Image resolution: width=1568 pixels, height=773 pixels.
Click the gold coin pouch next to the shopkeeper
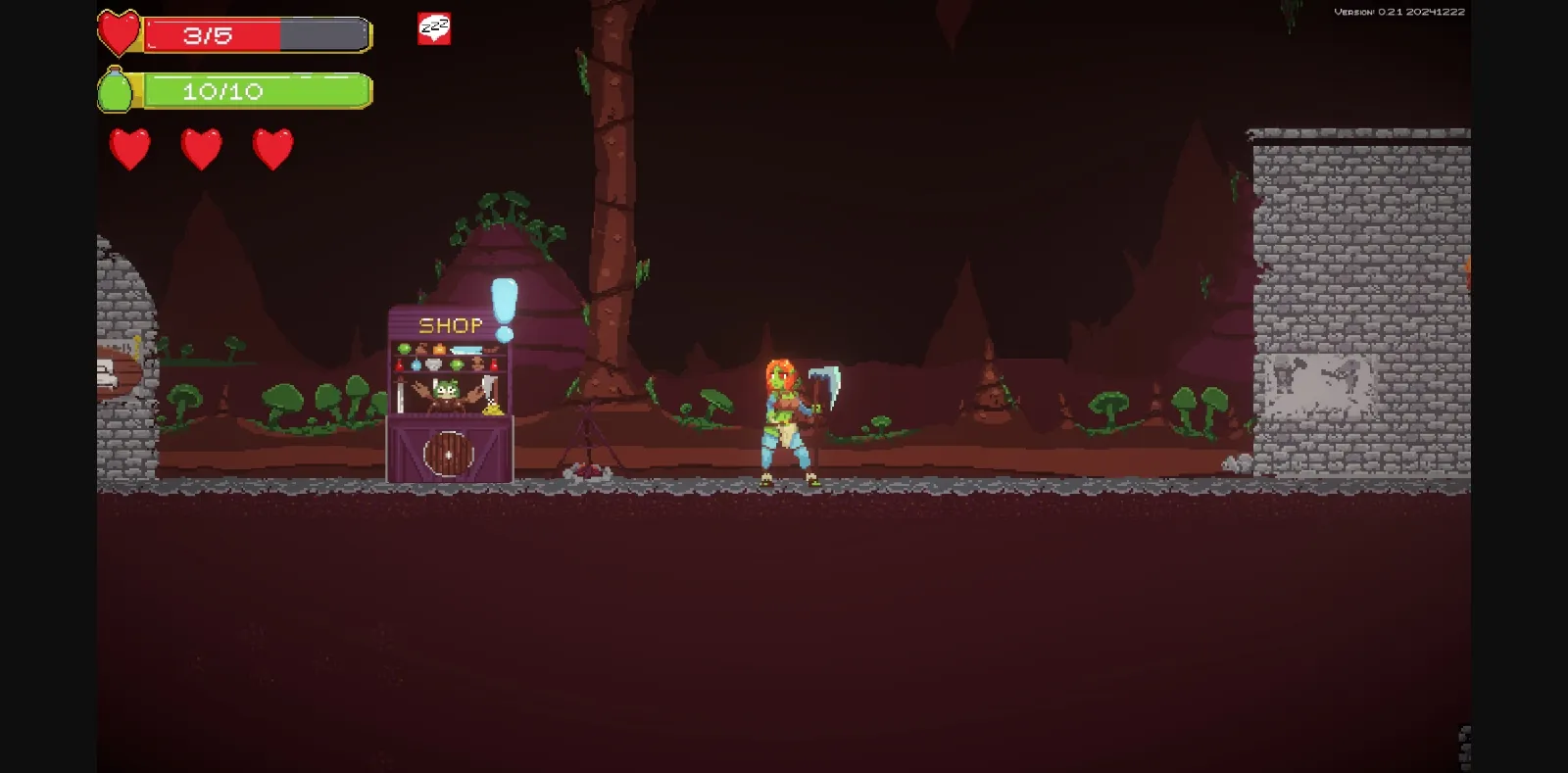(x=492, y=409)
